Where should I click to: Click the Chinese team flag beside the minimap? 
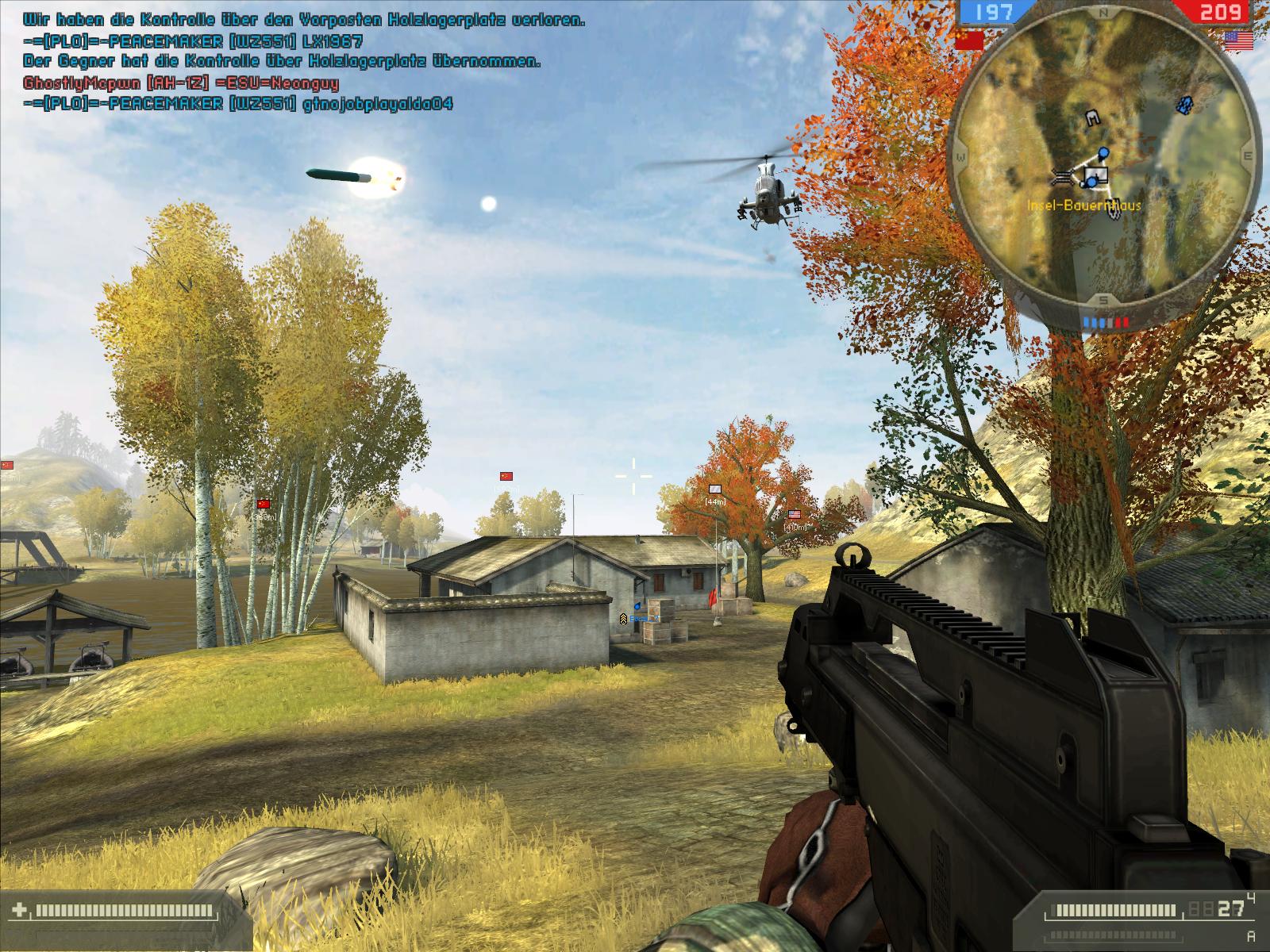tap(969, 40)
